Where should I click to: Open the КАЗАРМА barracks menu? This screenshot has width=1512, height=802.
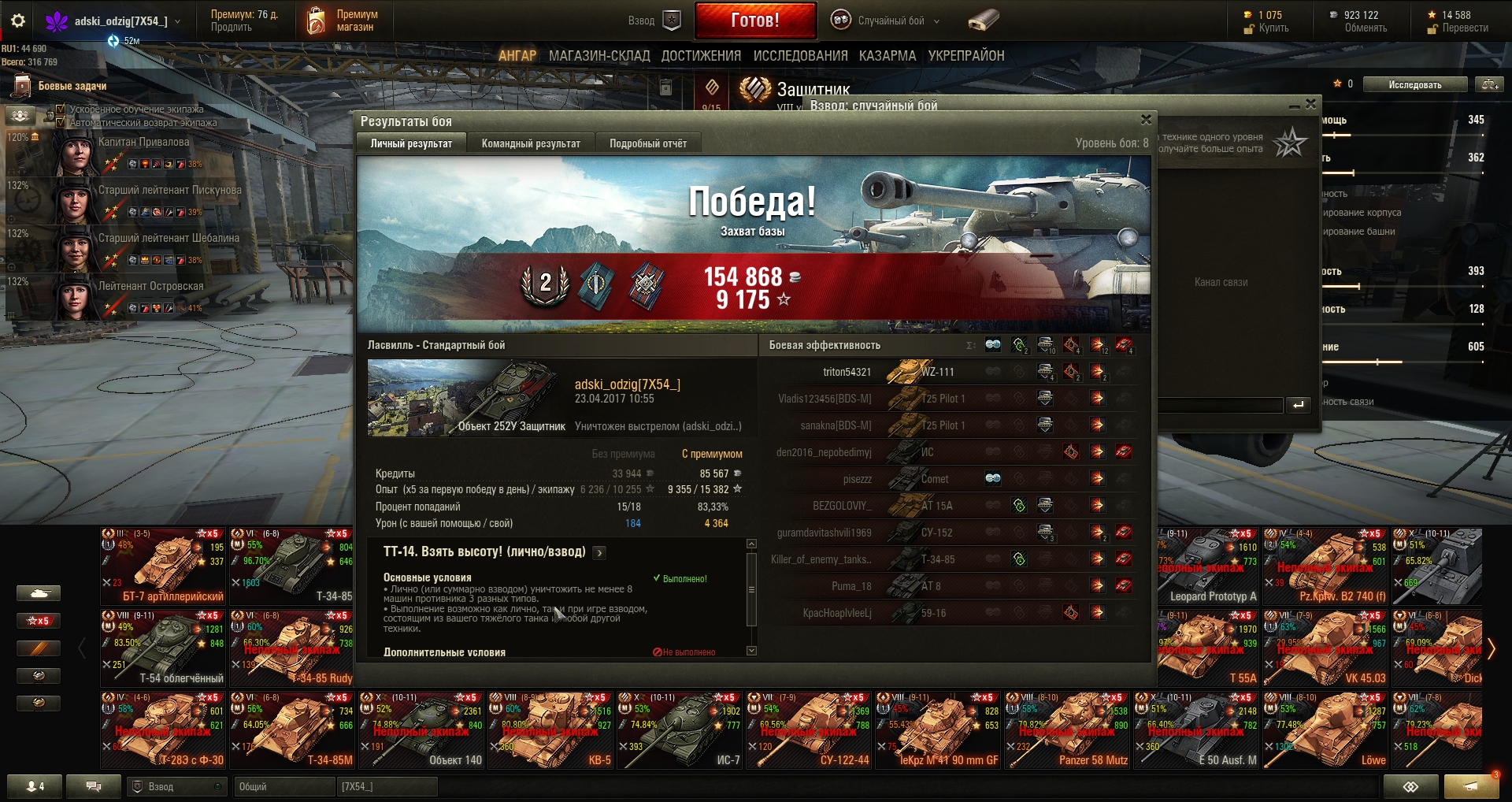coord(887,56)
